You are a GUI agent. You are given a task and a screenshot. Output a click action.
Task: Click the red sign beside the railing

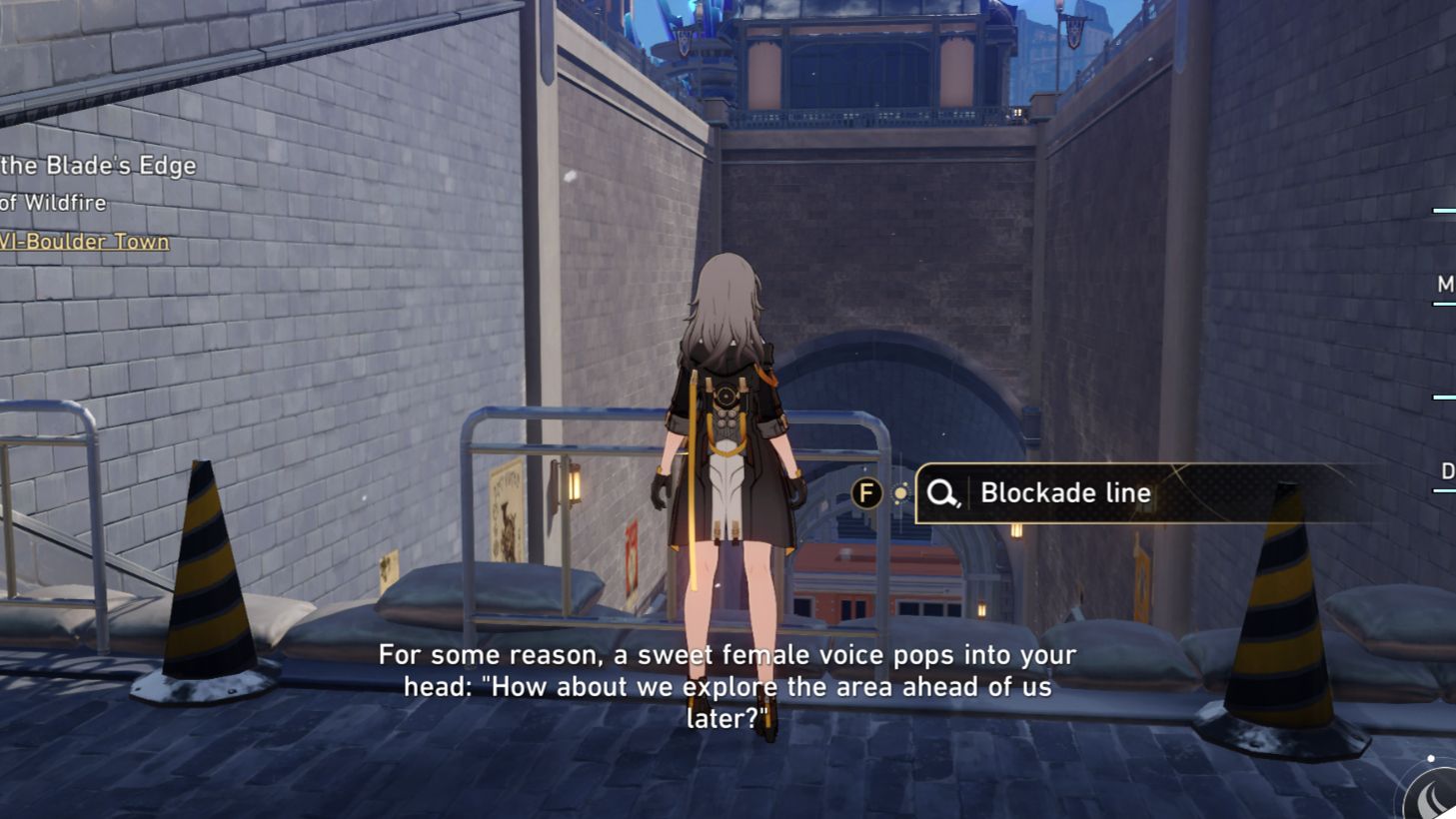click(632, 555)
